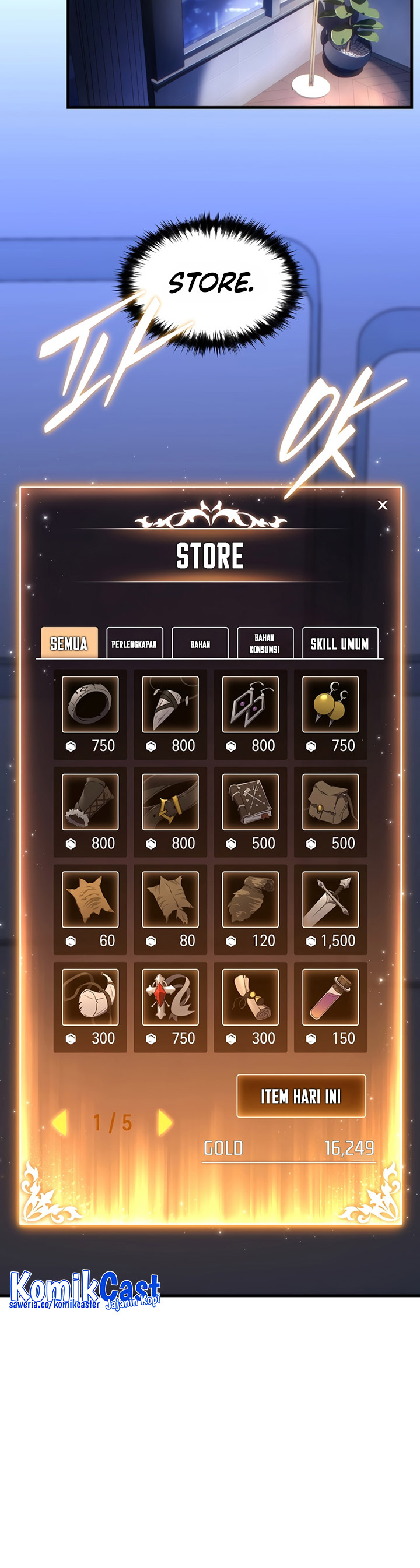Select the stone ring item
Screen dimensions: 420x1568
tap(90, 704)
